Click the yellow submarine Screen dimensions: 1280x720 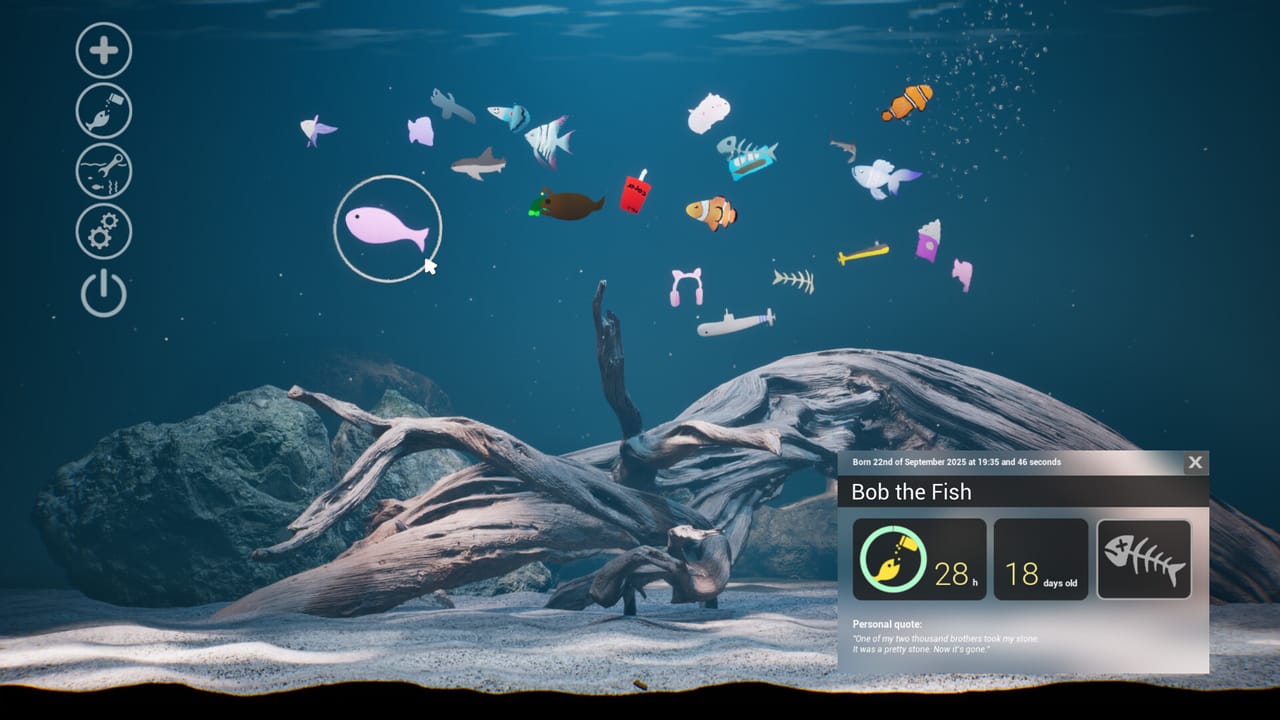coord(857,251)
